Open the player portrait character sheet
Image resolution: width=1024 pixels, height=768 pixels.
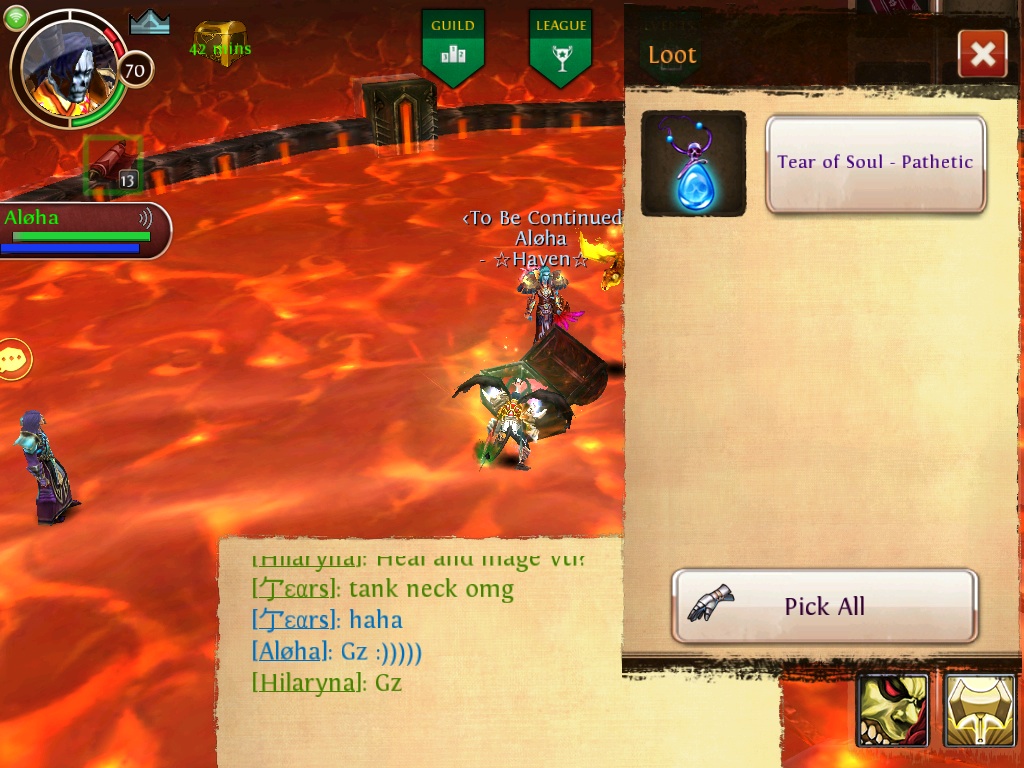pyautogui.click(x=70, y=66)
